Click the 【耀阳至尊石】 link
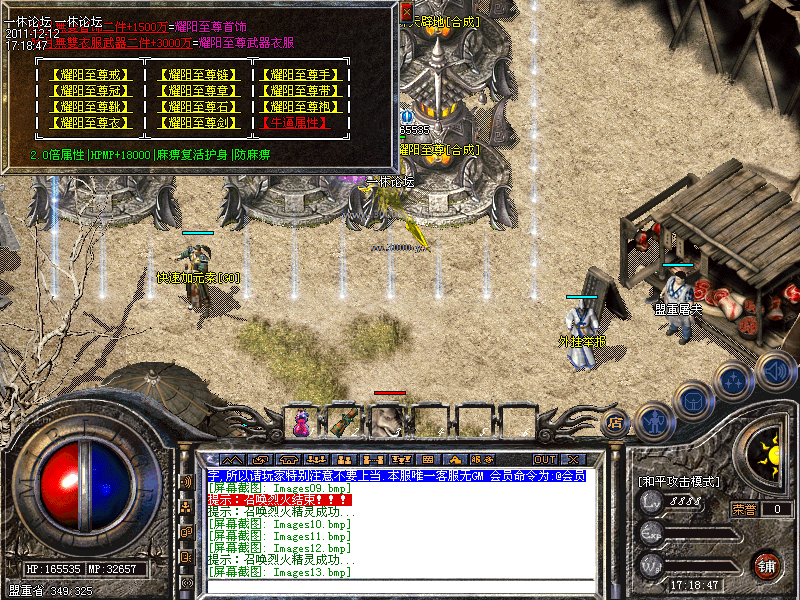800x600 pixels. 197,107
